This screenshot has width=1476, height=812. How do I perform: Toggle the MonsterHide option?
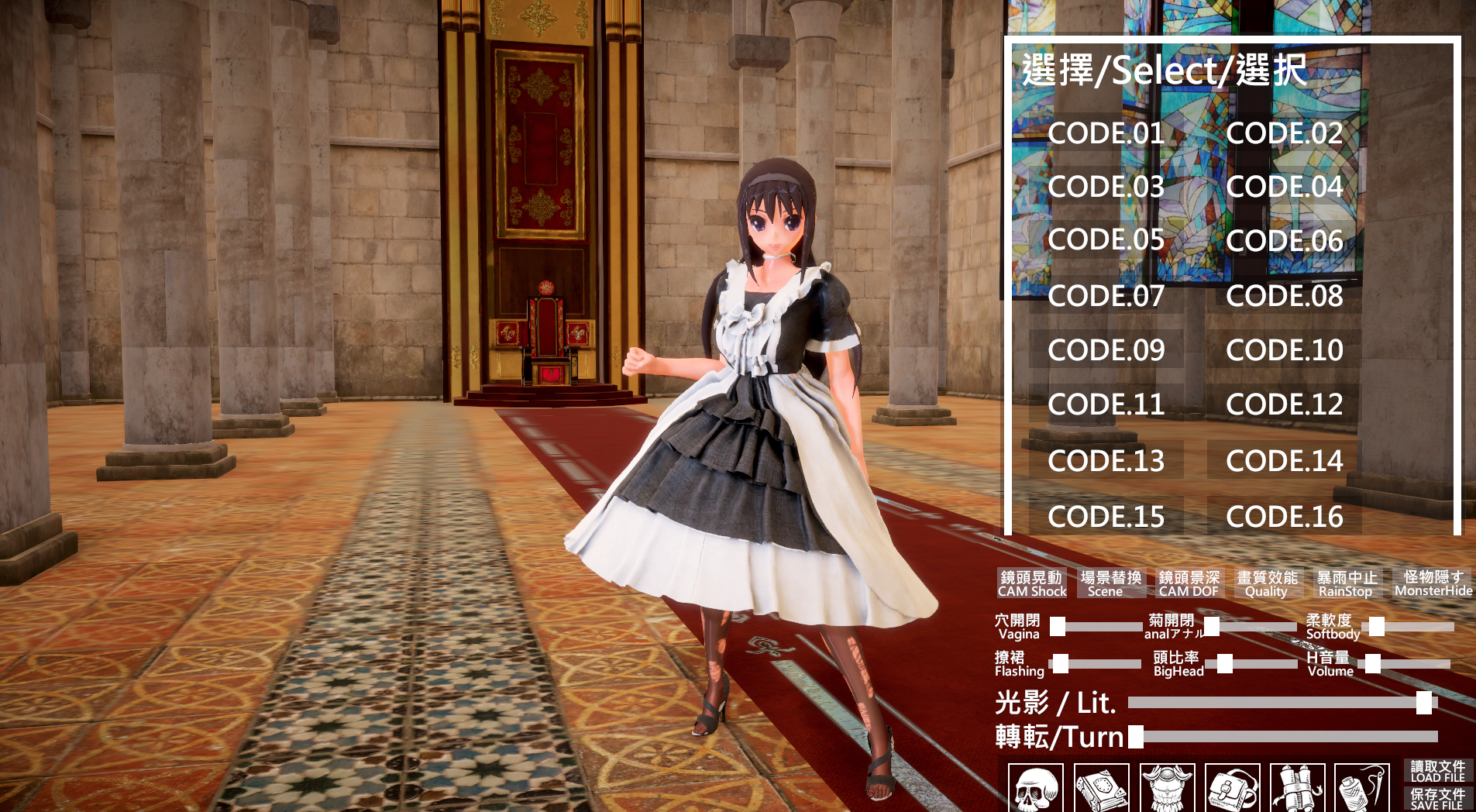[1433, 583]
